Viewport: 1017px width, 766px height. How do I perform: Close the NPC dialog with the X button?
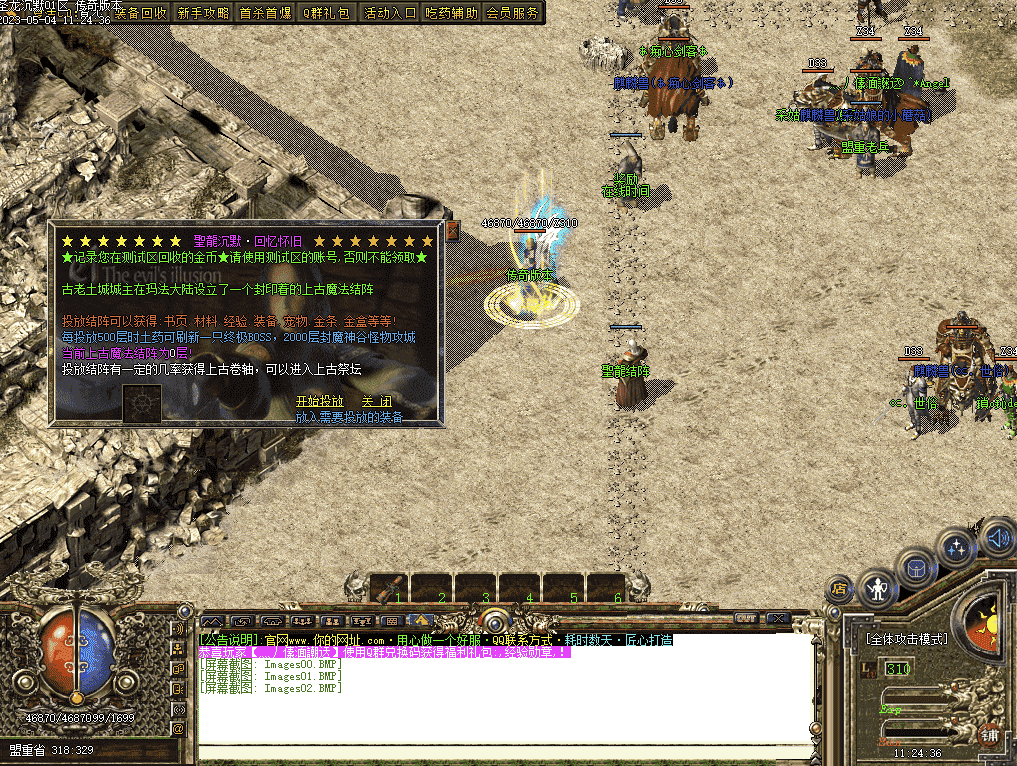tap(452, 232)
